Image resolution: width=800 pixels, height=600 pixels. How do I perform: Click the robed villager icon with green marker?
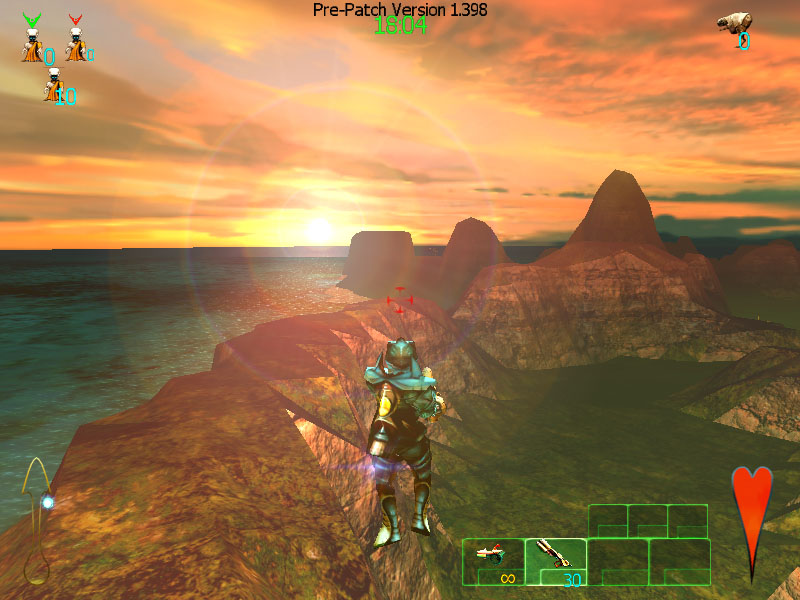point(33,41)
